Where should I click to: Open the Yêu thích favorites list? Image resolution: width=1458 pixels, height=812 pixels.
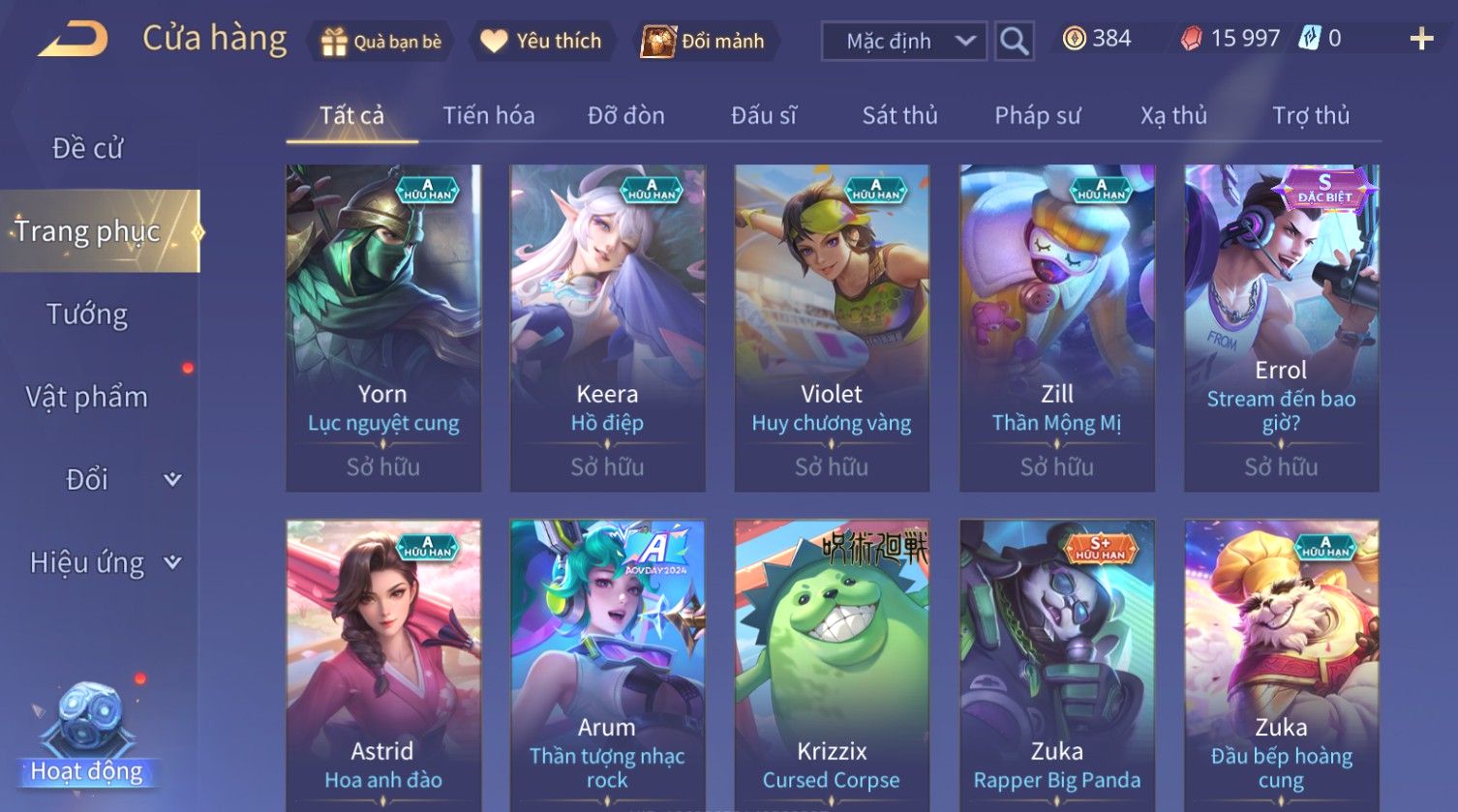(541, 42)
